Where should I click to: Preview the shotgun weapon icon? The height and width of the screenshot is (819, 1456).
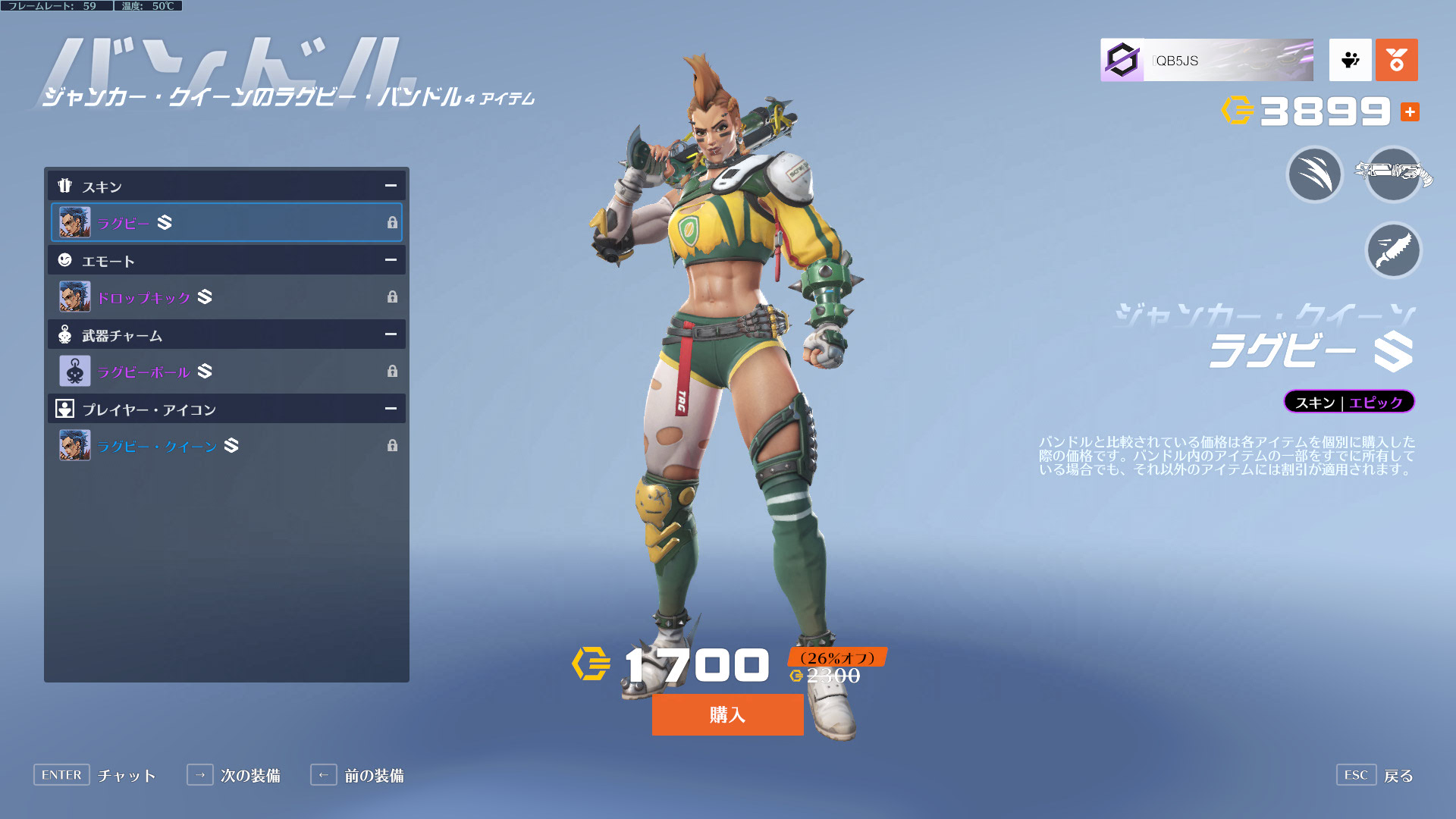1393,174
